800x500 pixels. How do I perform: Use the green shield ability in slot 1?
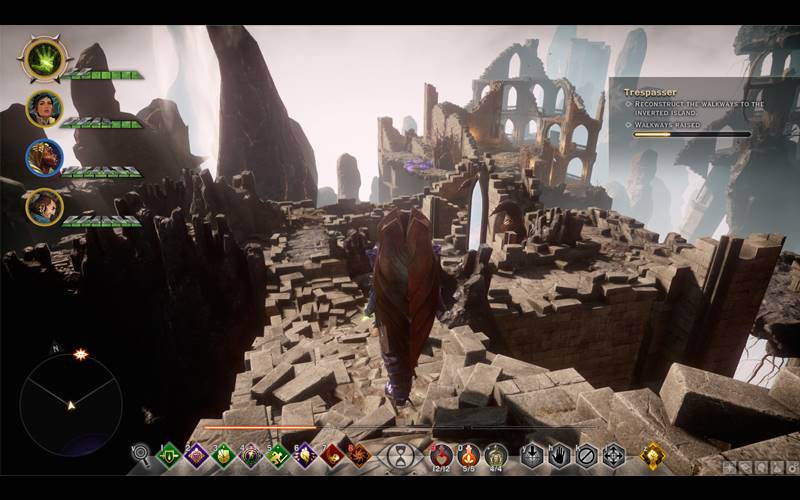tap(170, 456)
